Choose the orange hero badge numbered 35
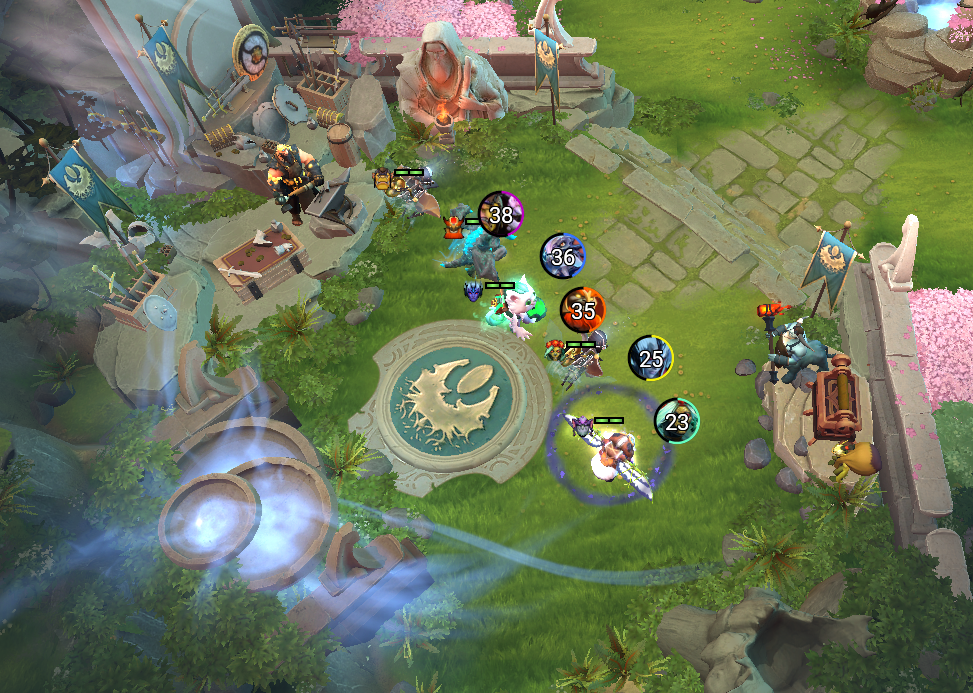Screen dimensions: 973x693 click(x=582, y=310)
